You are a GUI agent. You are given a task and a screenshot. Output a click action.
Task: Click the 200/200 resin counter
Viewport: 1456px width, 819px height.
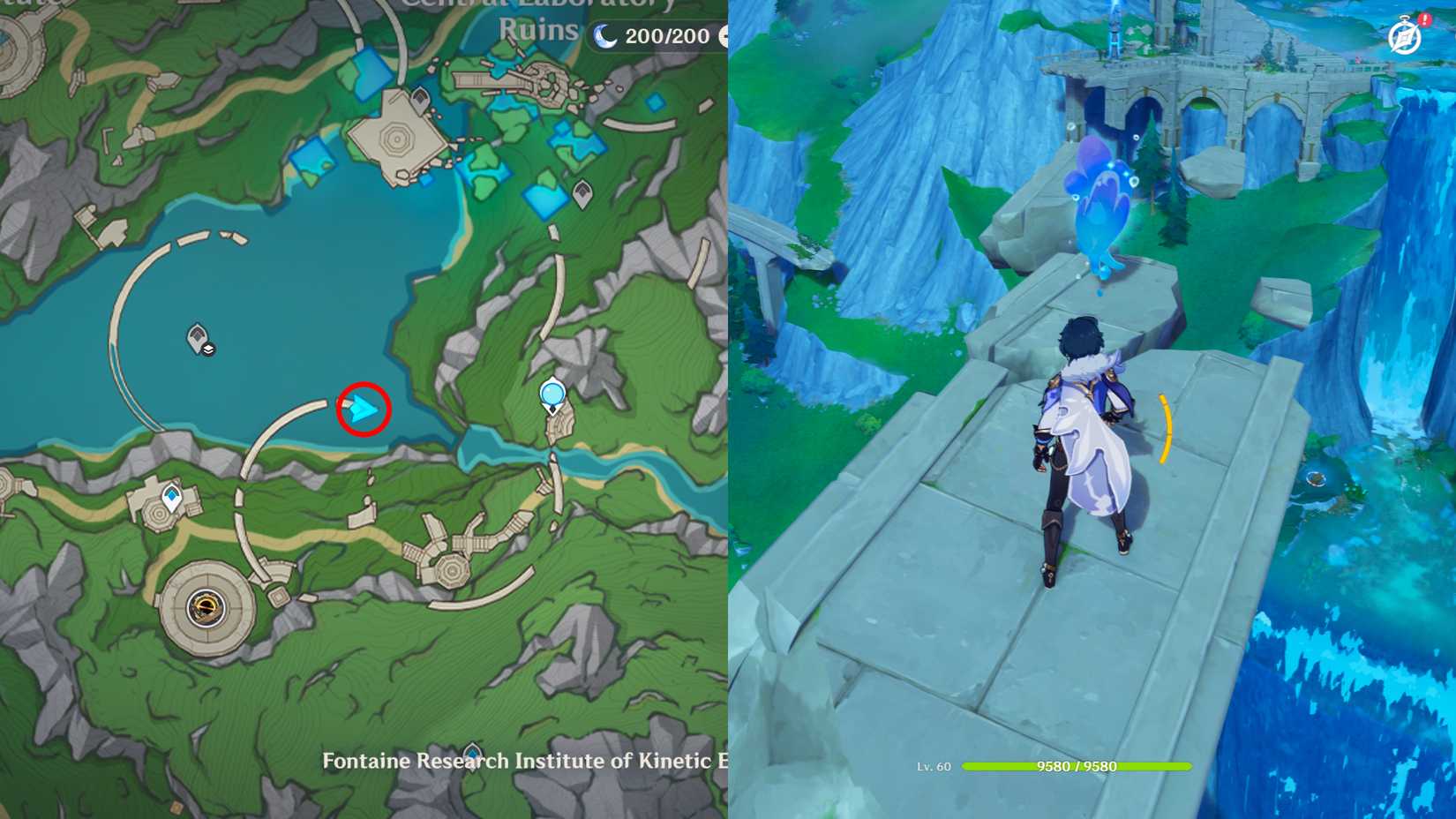point(664,36)
